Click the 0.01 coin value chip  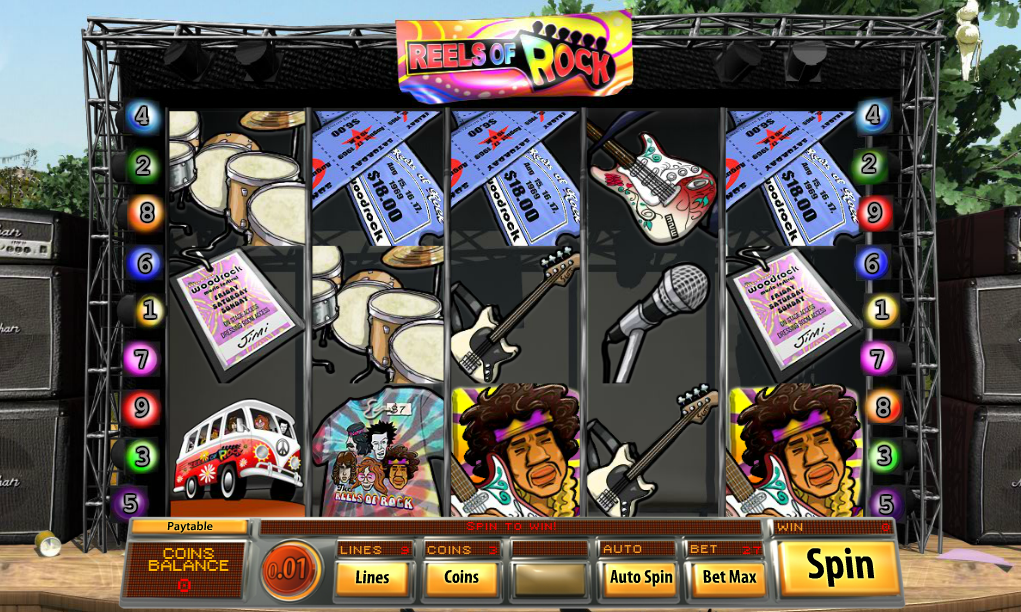click(291, 571)
